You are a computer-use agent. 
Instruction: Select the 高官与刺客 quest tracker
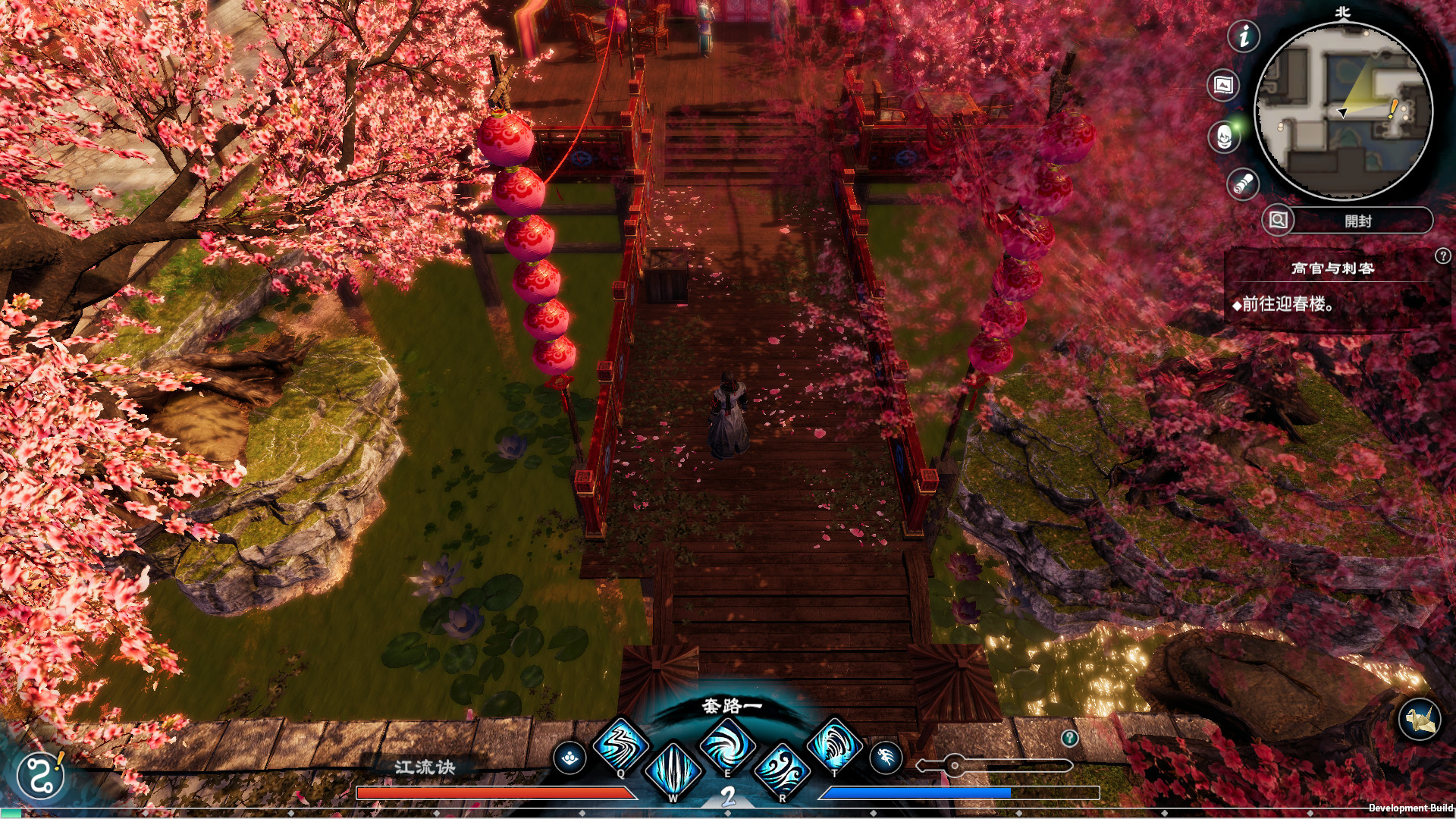coord(1332,268)
